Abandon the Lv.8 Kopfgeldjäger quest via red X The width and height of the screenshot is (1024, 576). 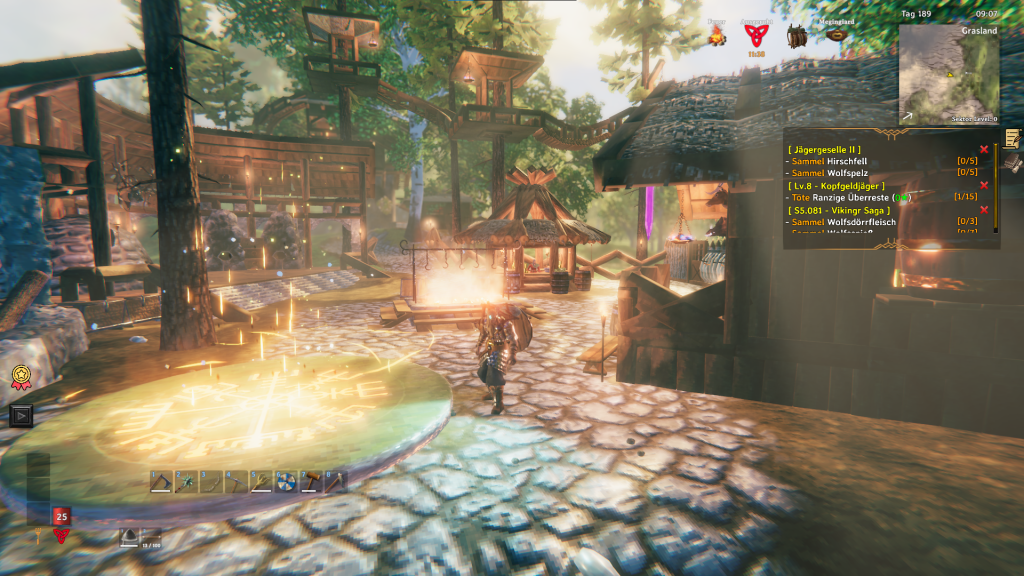tap(984, 186)
